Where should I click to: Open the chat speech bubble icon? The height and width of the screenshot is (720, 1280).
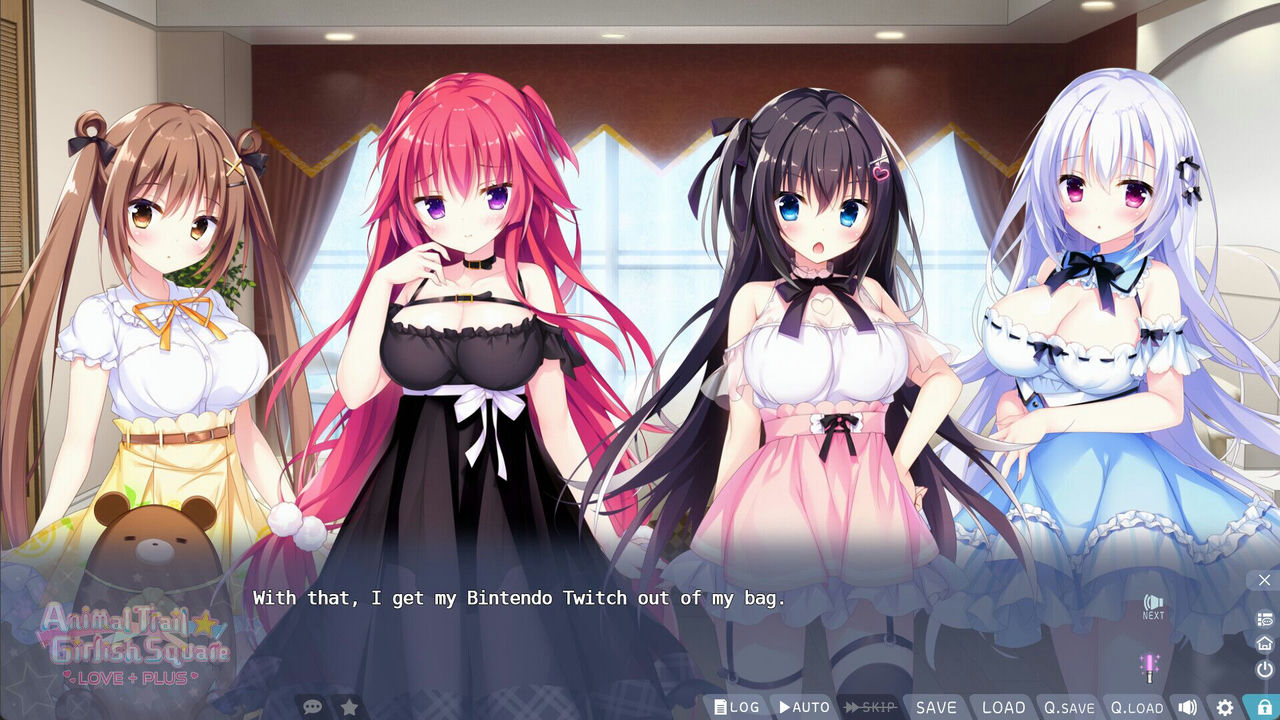(x=313, y=705)
